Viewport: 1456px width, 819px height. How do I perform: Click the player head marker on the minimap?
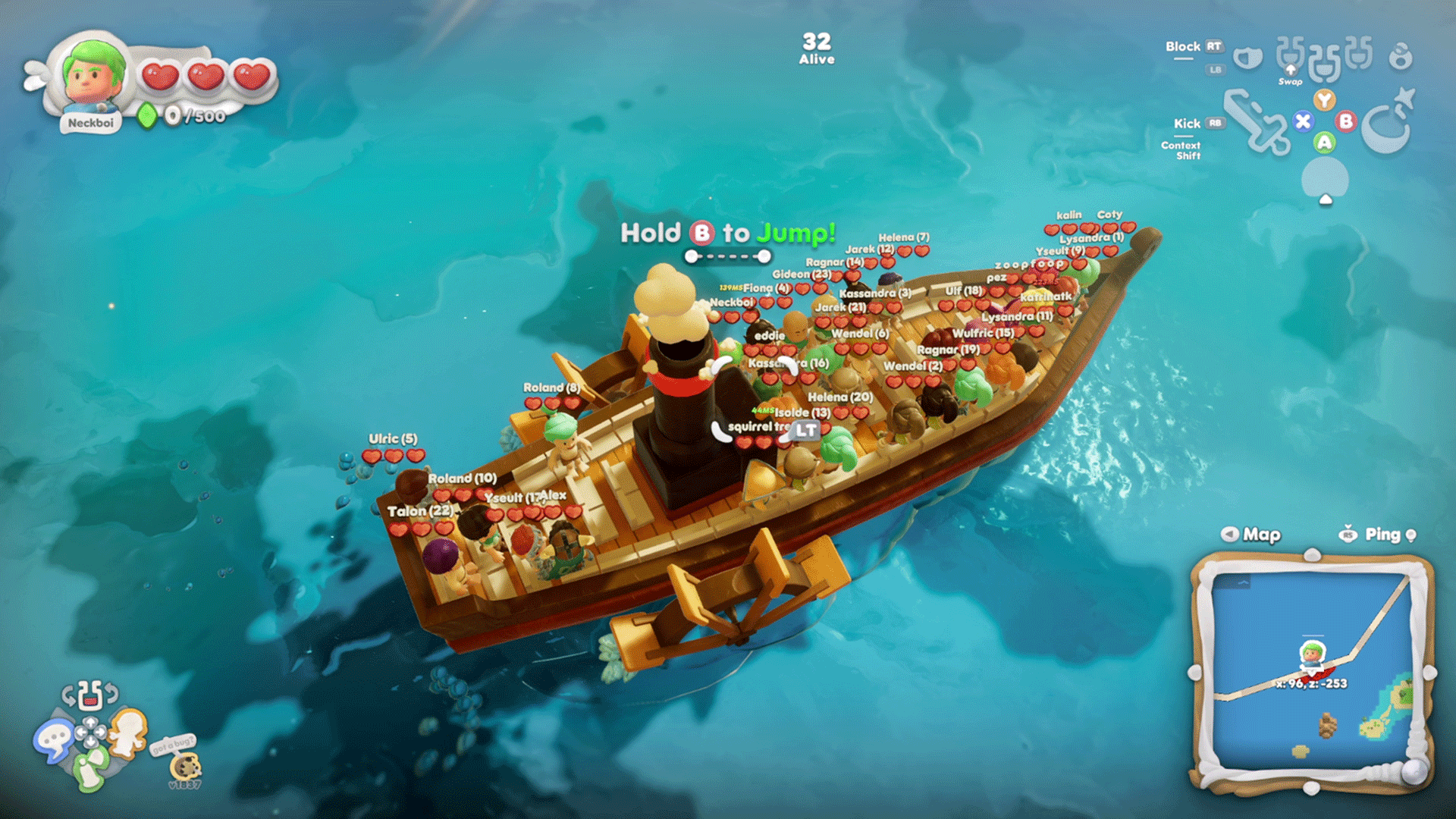click(1313, 654)
